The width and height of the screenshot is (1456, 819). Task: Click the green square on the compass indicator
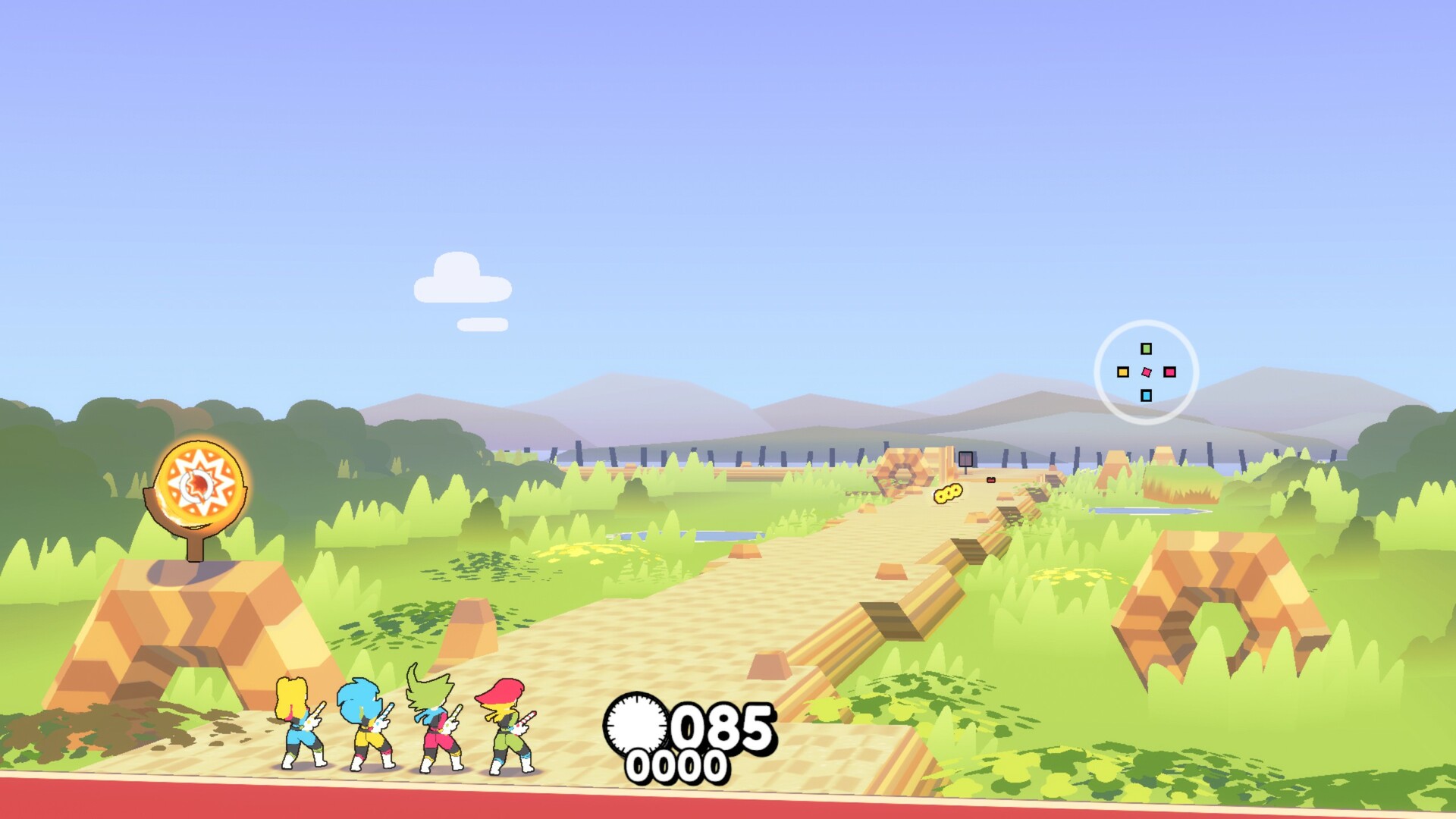(1146, 350)
